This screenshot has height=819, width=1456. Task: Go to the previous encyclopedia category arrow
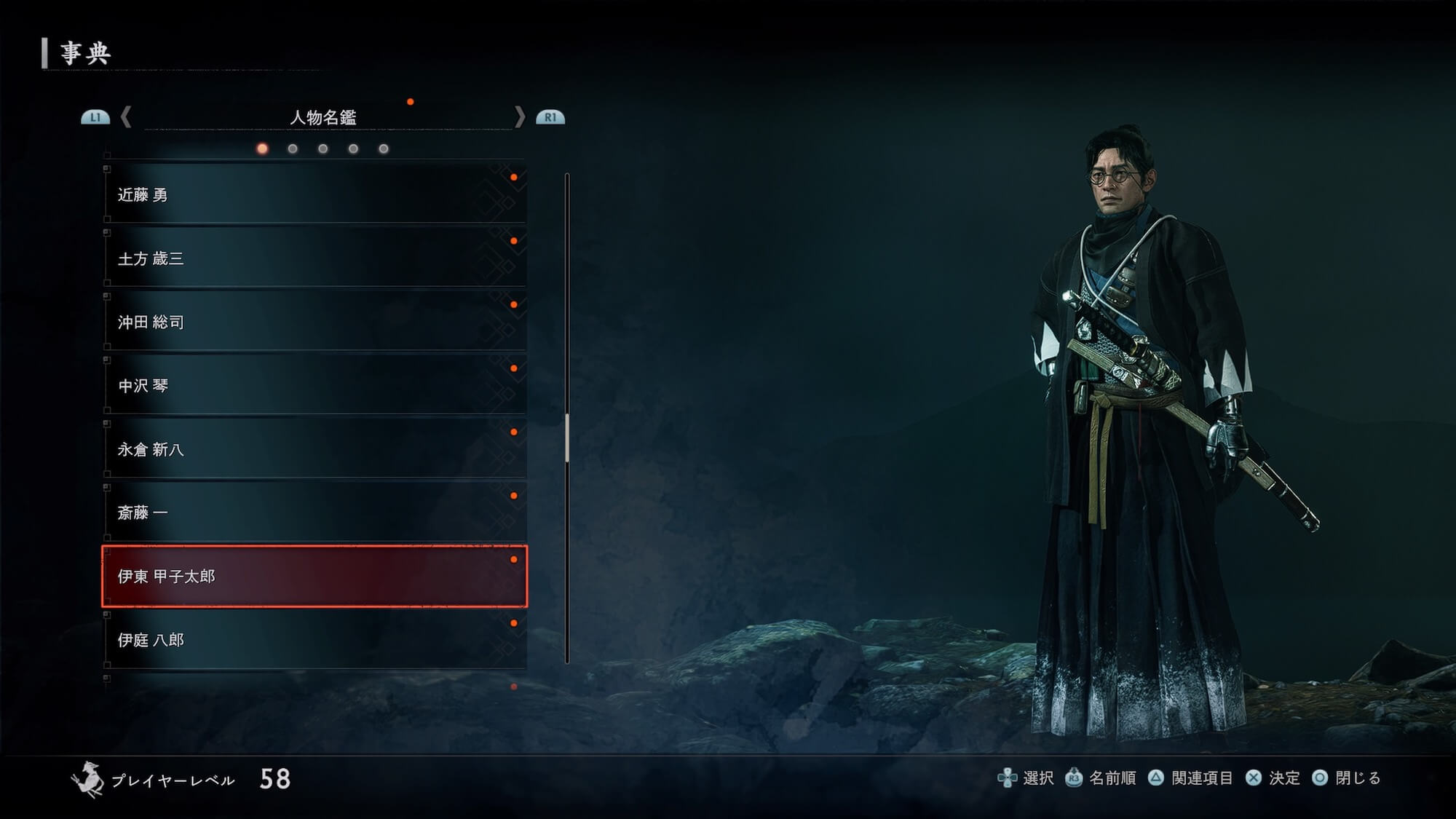pyautogui.click(x=127, y=117)
